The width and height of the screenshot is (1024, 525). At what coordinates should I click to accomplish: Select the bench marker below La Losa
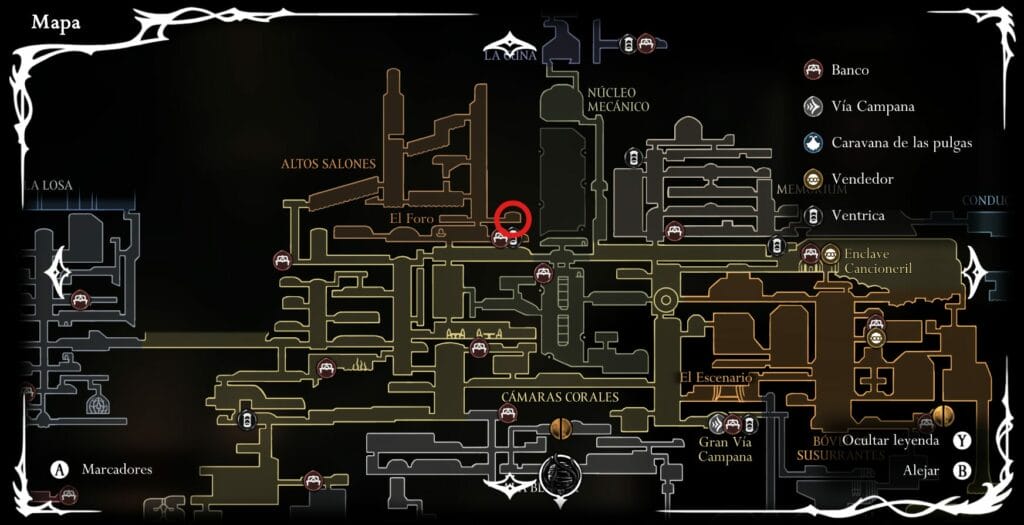[x=80, y=299]
